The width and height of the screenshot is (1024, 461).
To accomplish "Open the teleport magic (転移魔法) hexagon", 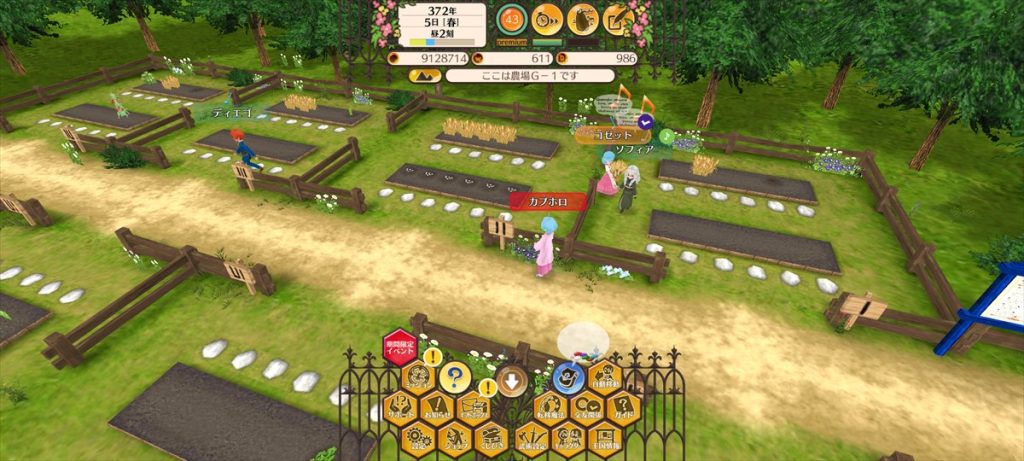I will pos(549,408).
